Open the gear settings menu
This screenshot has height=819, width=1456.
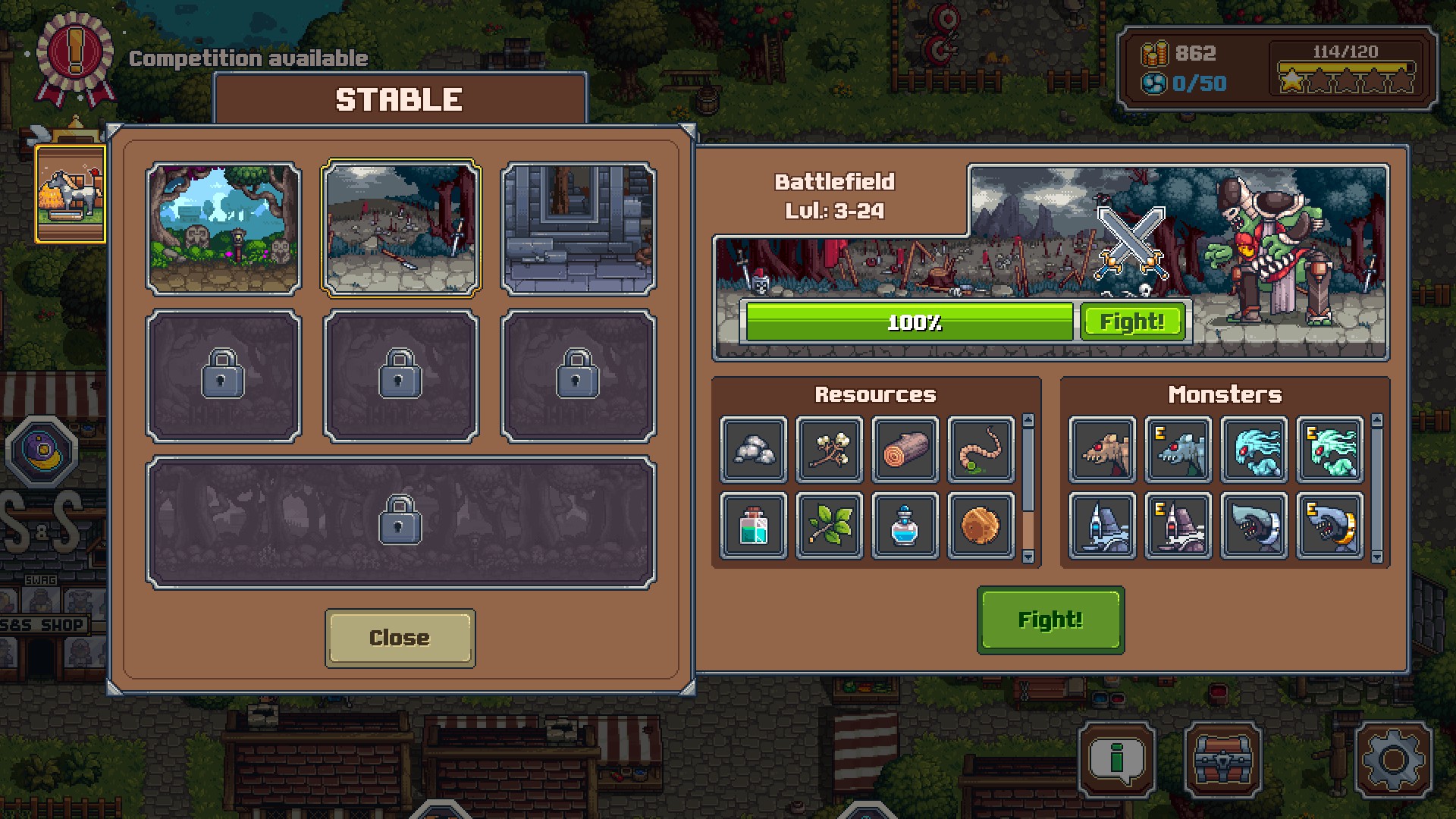(1393, 759)
